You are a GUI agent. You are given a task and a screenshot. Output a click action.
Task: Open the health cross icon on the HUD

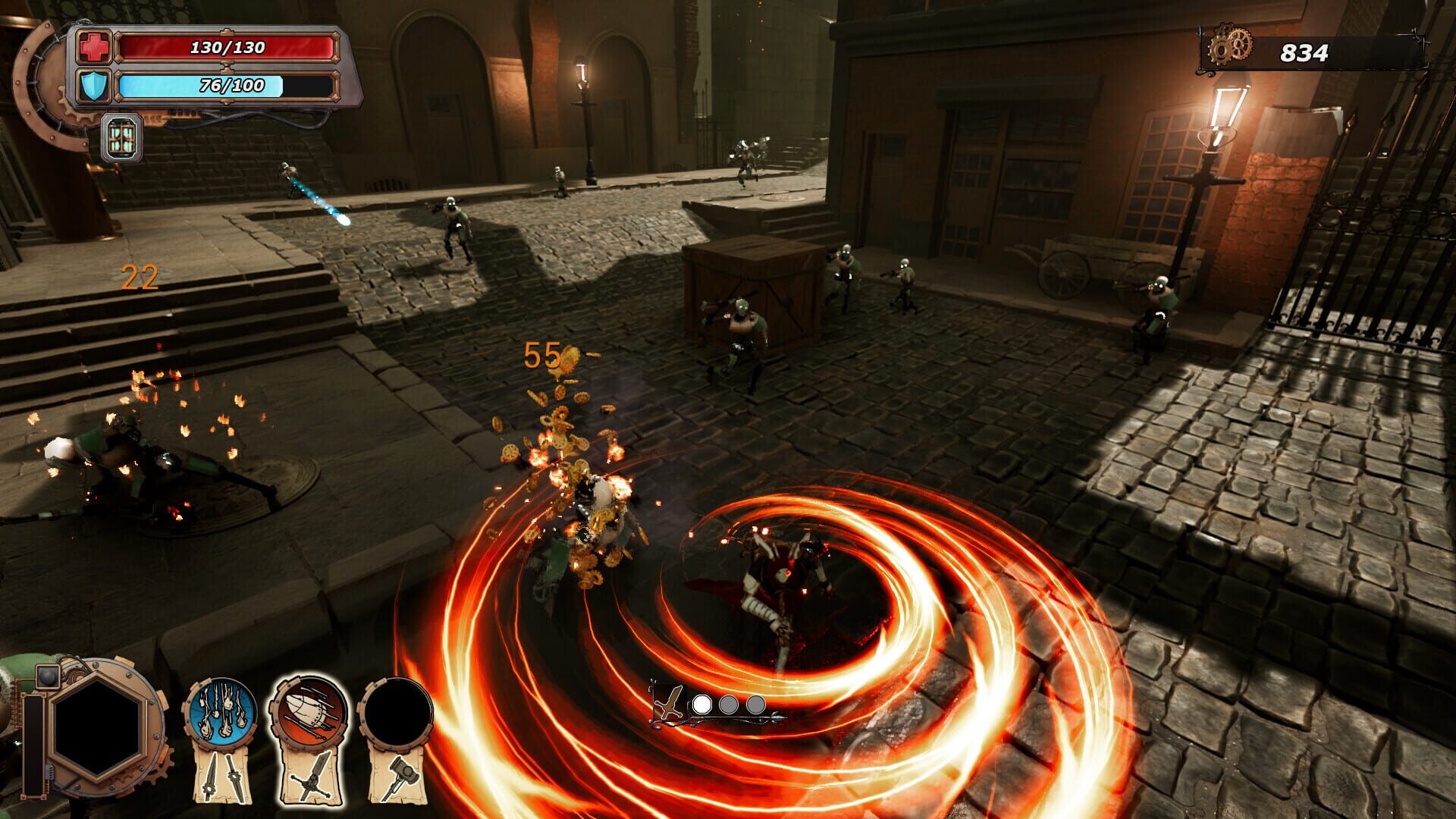(x=93, y=48)
